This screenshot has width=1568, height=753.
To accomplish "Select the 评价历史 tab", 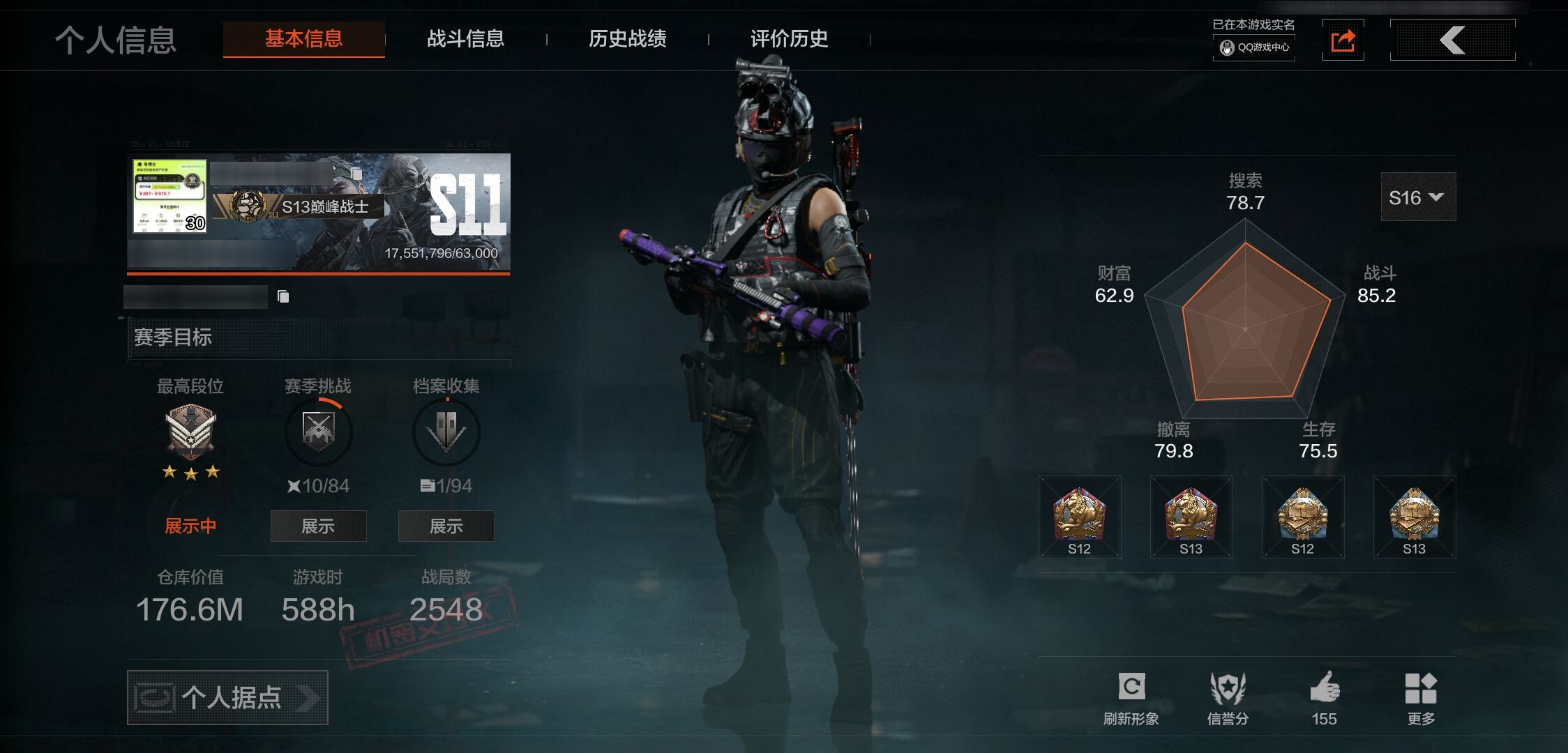I will coord(789,39).
